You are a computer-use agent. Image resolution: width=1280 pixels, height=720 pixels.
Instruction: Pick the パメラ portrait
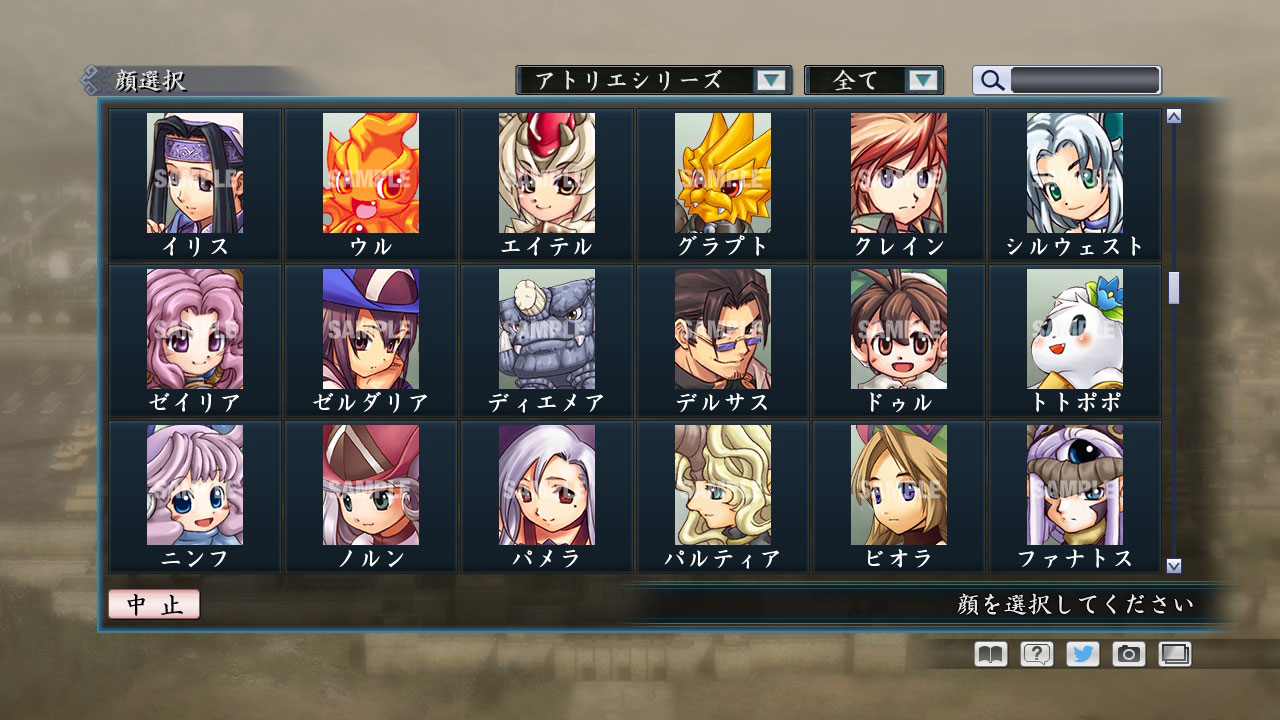point(547,487)
